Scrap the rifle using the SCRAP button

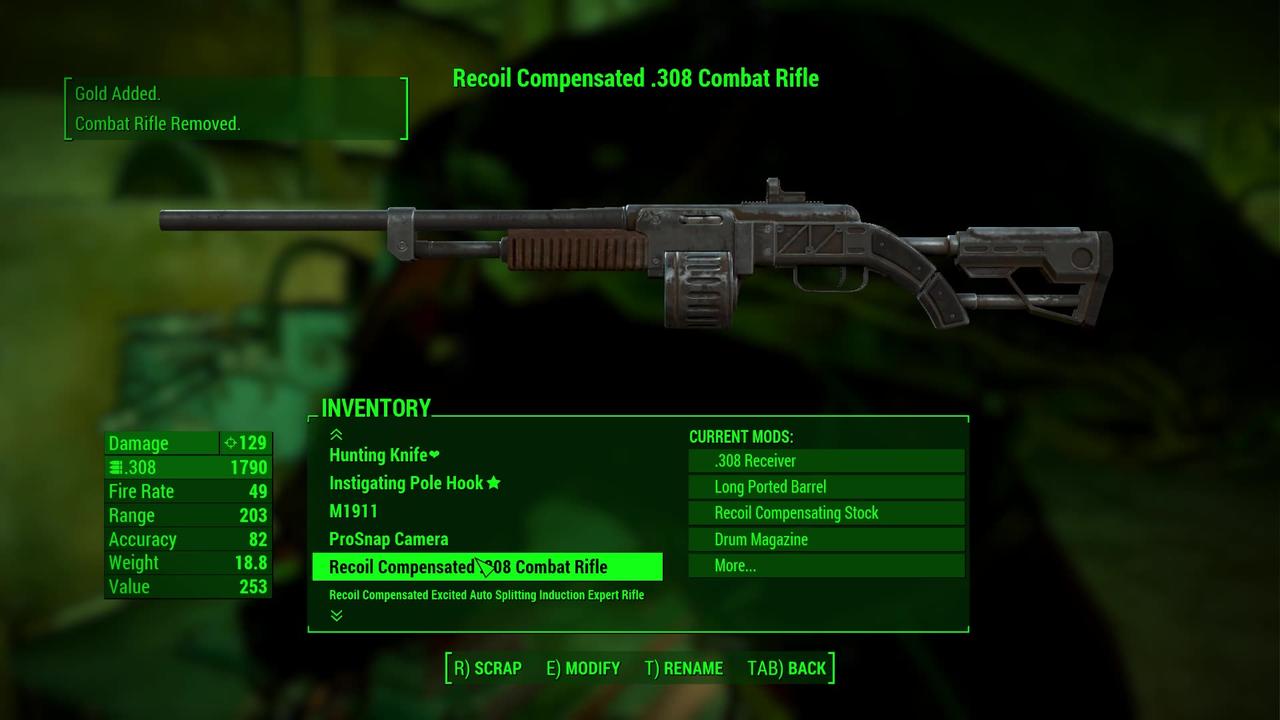pyautogui.click(x=486, y=668)
